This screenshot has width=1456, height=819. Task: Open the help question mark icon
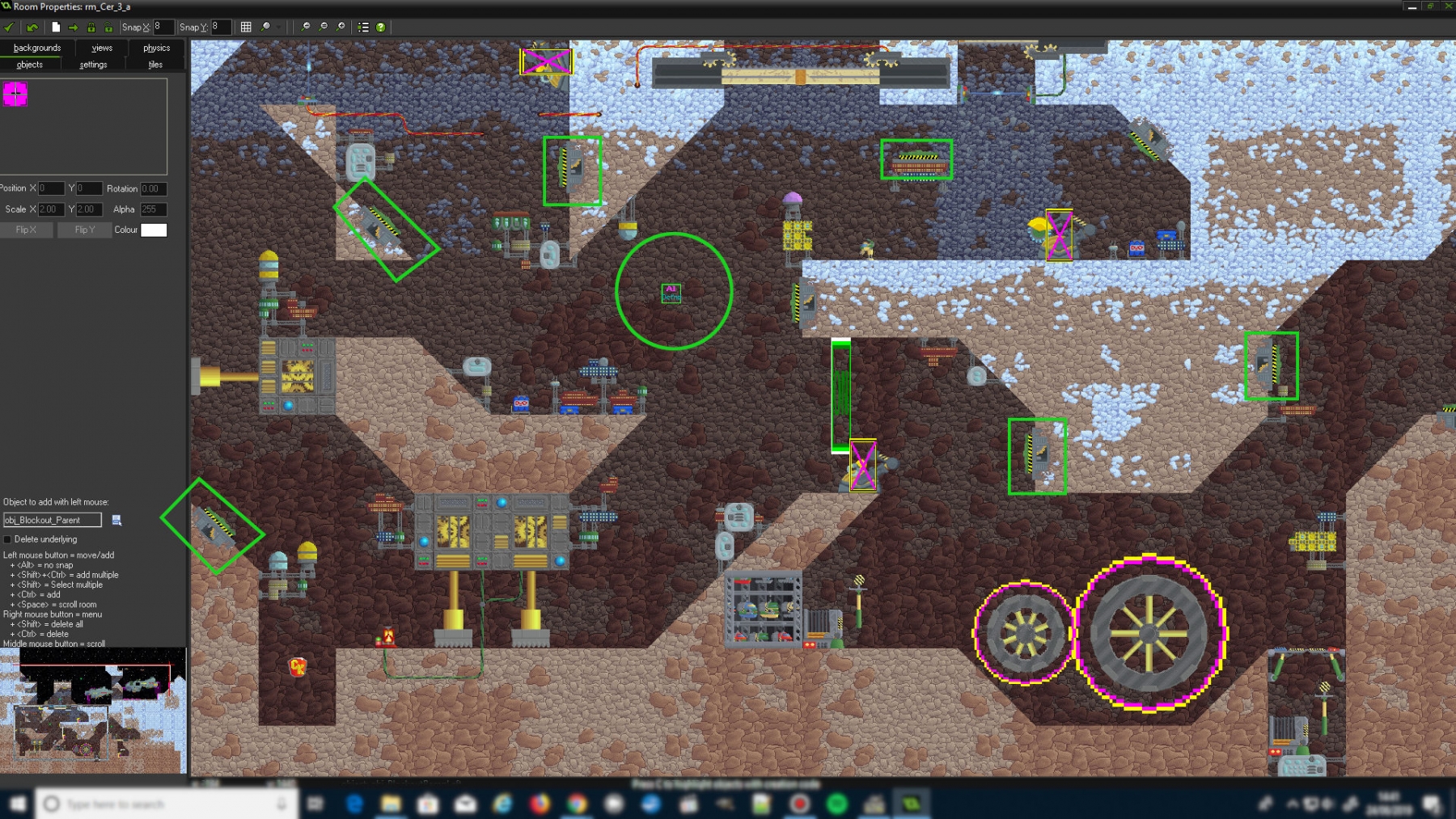click(380, 27)
